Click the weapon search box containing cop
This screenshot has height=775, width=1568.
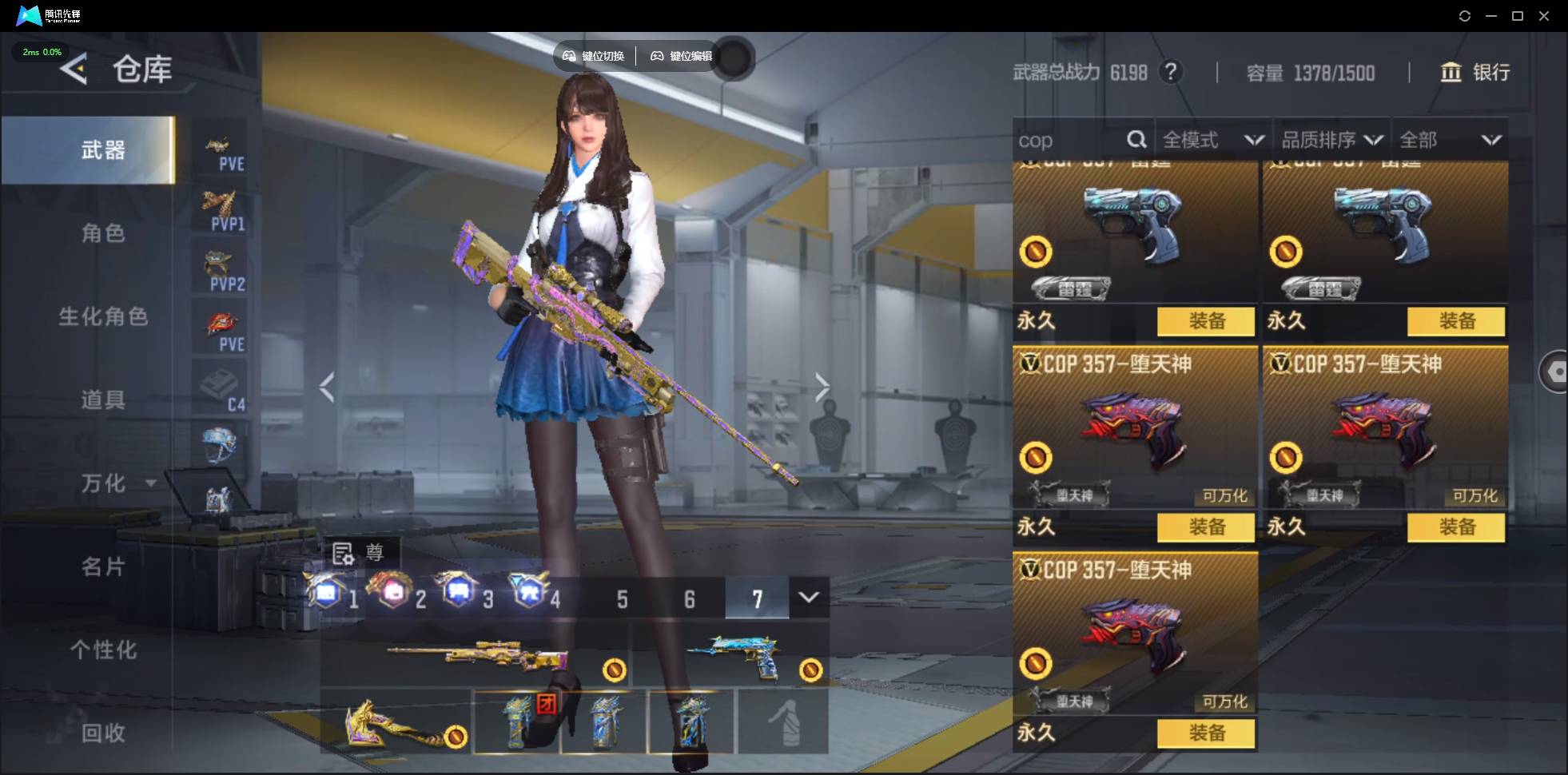pos(1067,141)
